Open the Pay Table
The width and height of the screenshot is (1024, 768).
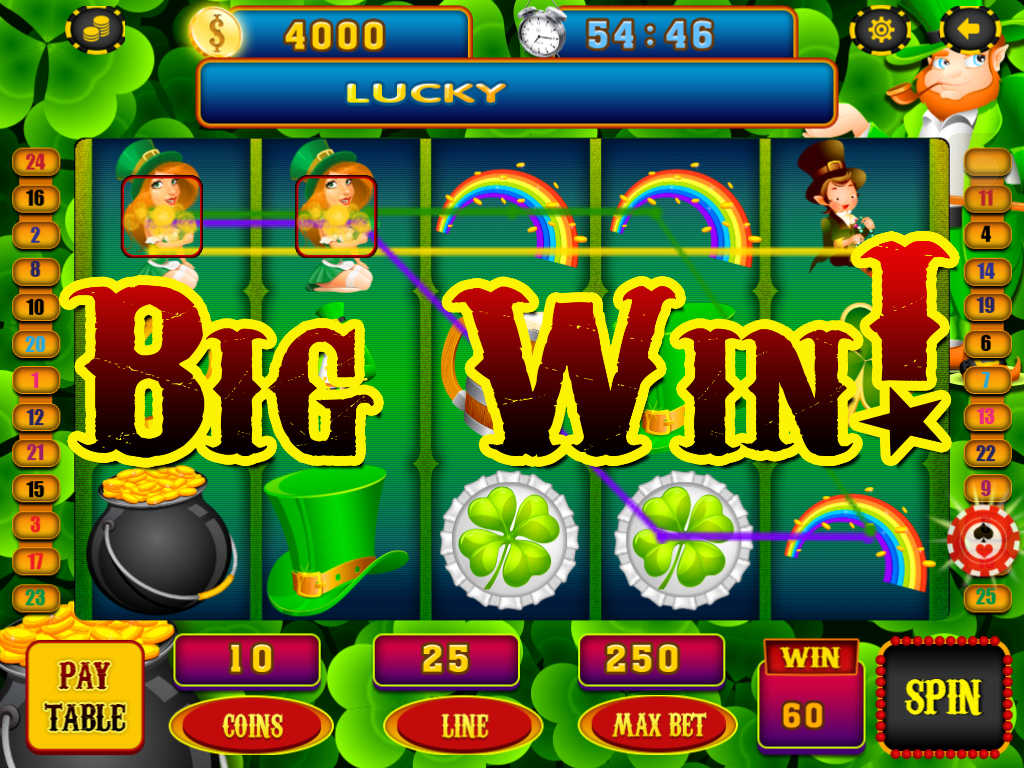coord(84,698)
